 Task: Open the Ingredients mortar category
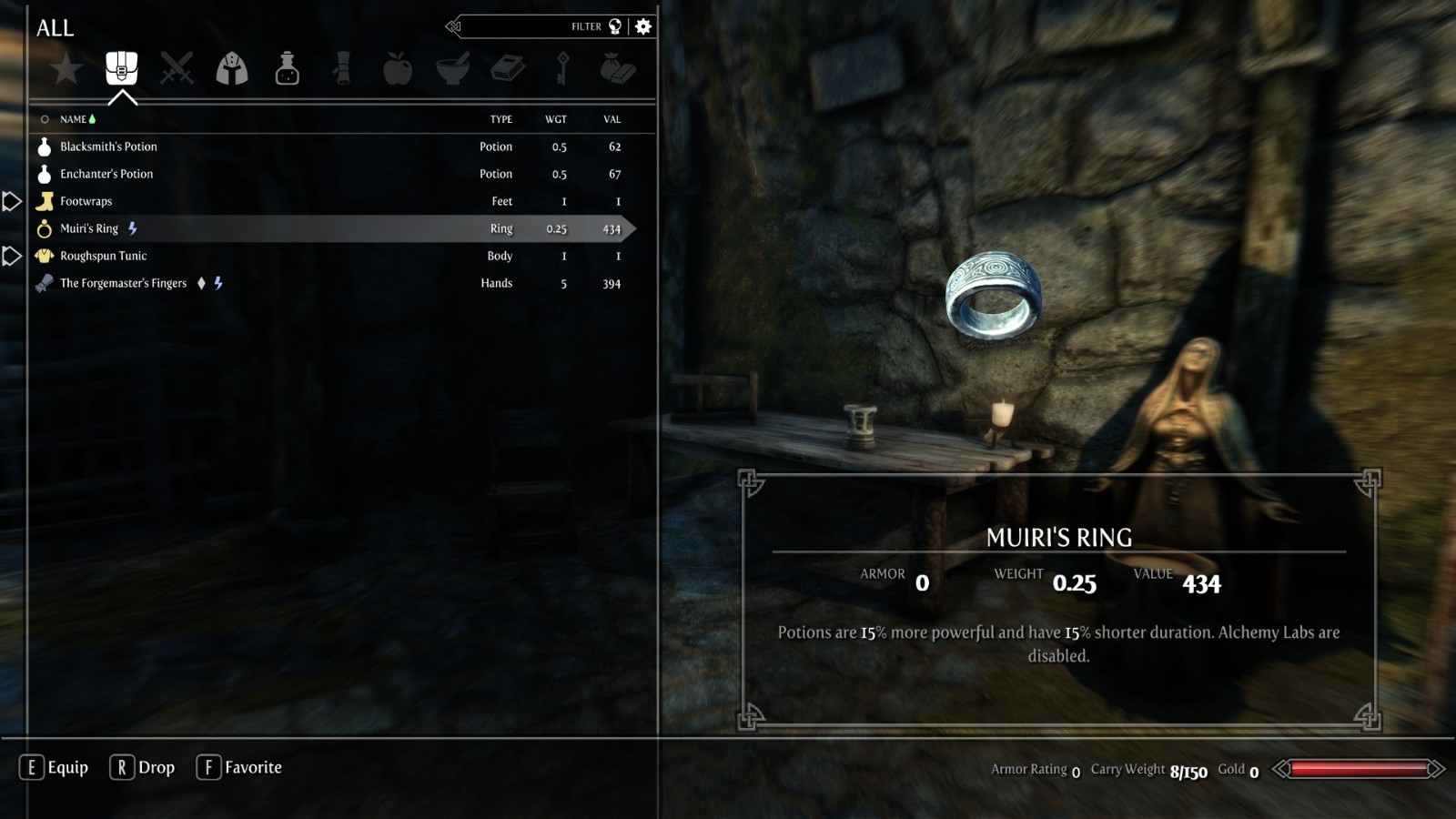(452, 69)
